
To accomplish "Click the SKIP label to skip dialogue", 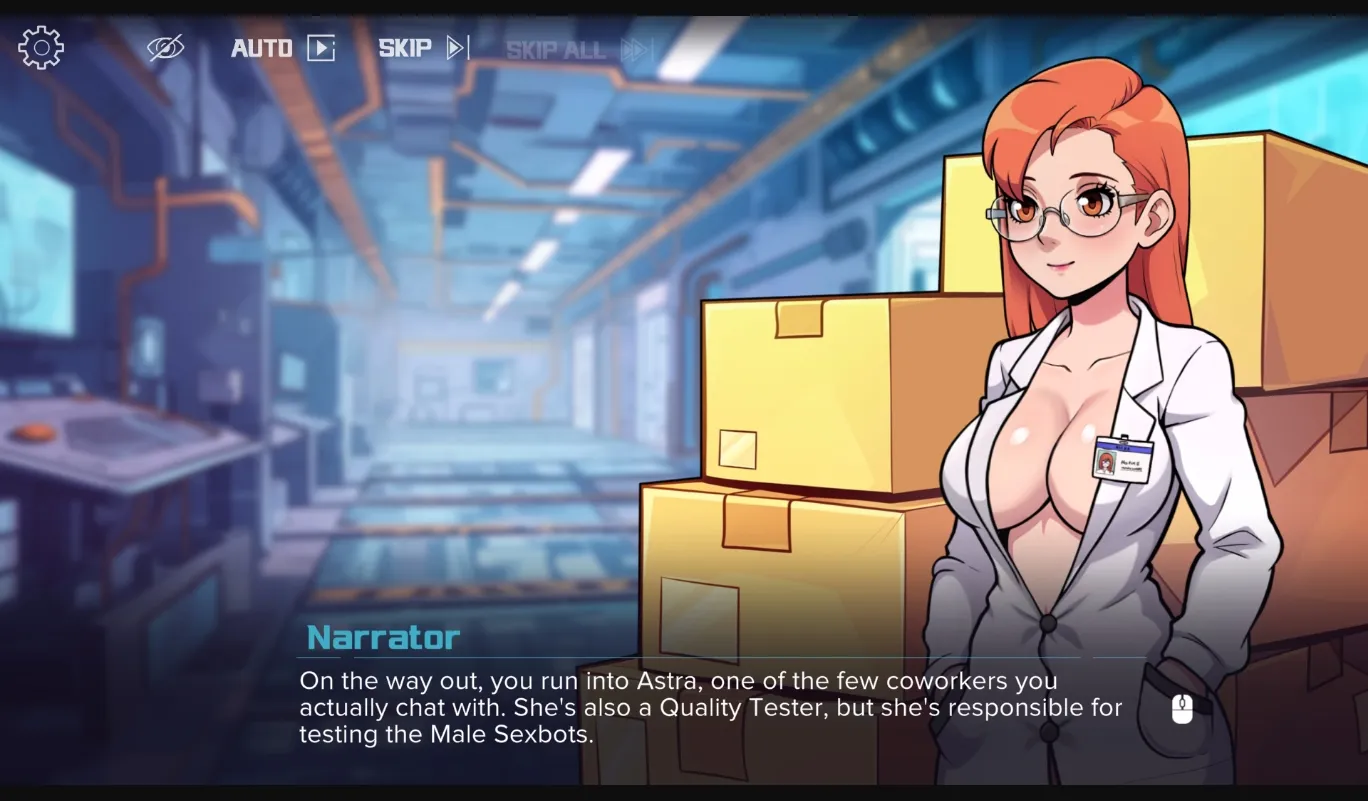I will click(x=405, y=46).
